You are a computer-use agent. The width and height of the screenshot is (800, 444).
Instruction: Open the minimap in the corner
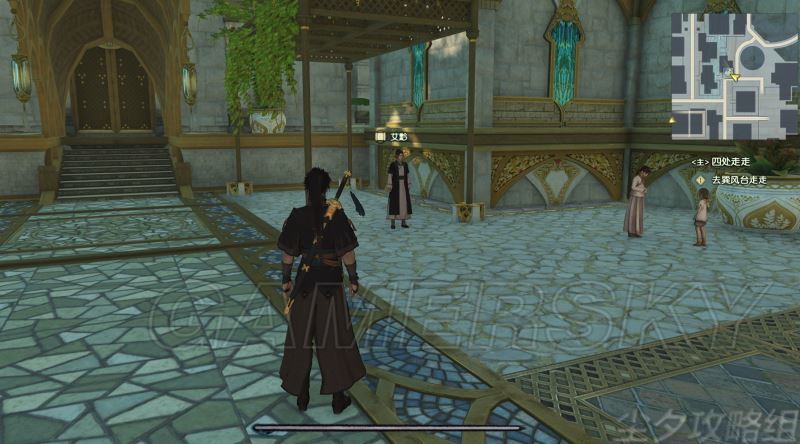click(733, 76)
